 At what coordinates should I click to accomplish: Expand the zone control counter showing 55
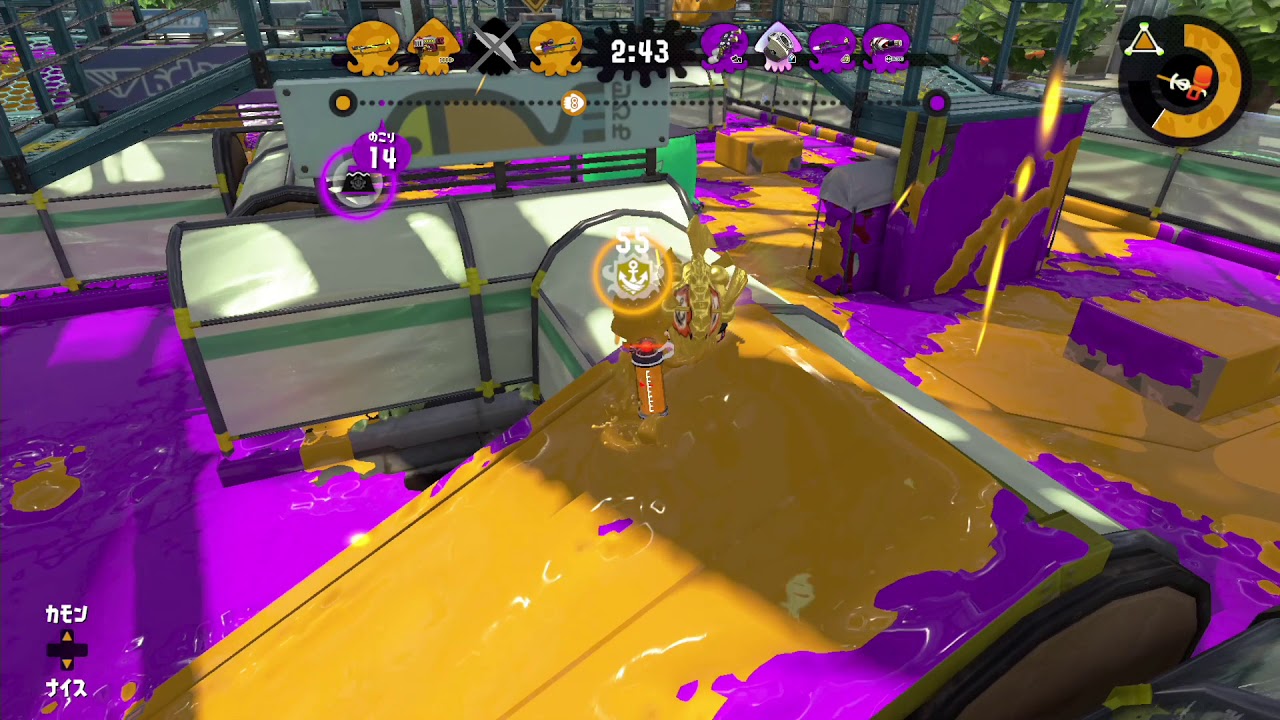[631, 243]
